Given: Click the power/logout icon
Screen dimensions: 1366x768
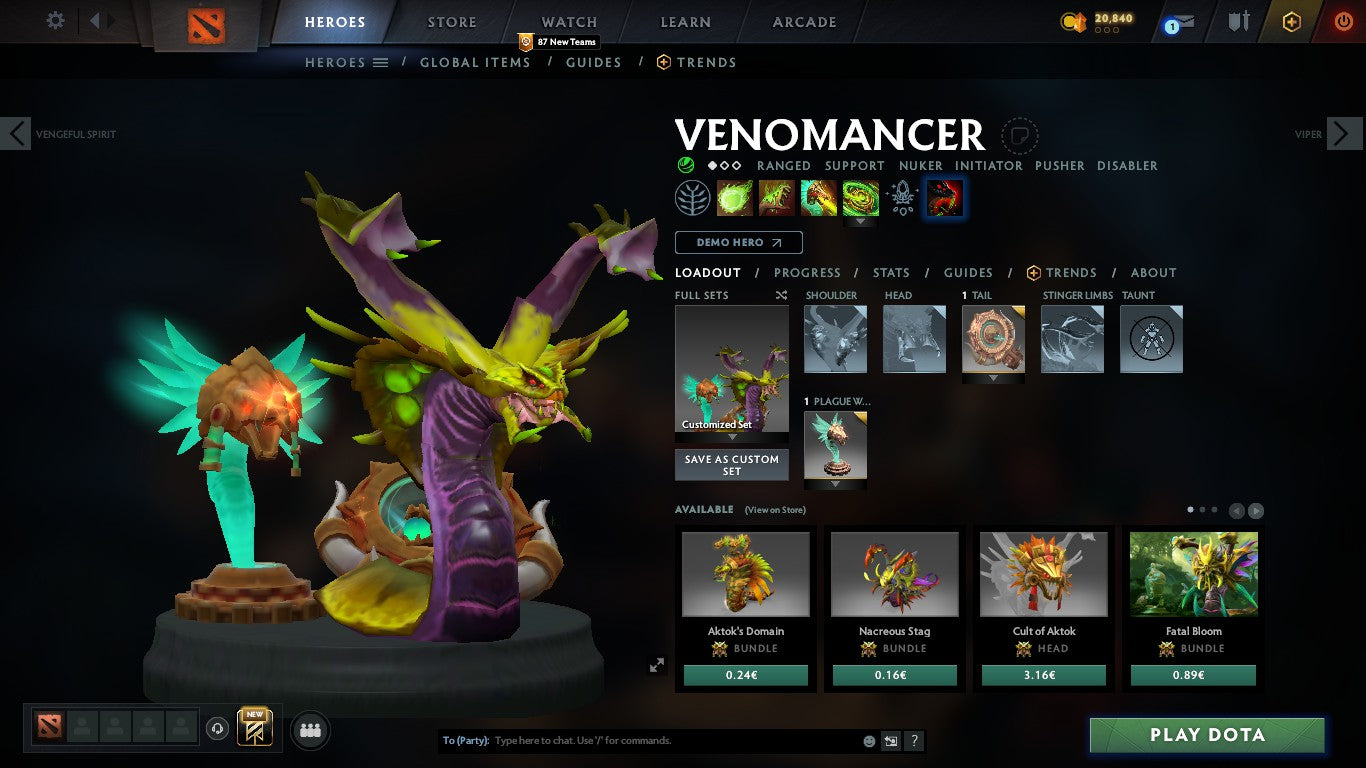Looking at the screenshot, I should 1343,20.
